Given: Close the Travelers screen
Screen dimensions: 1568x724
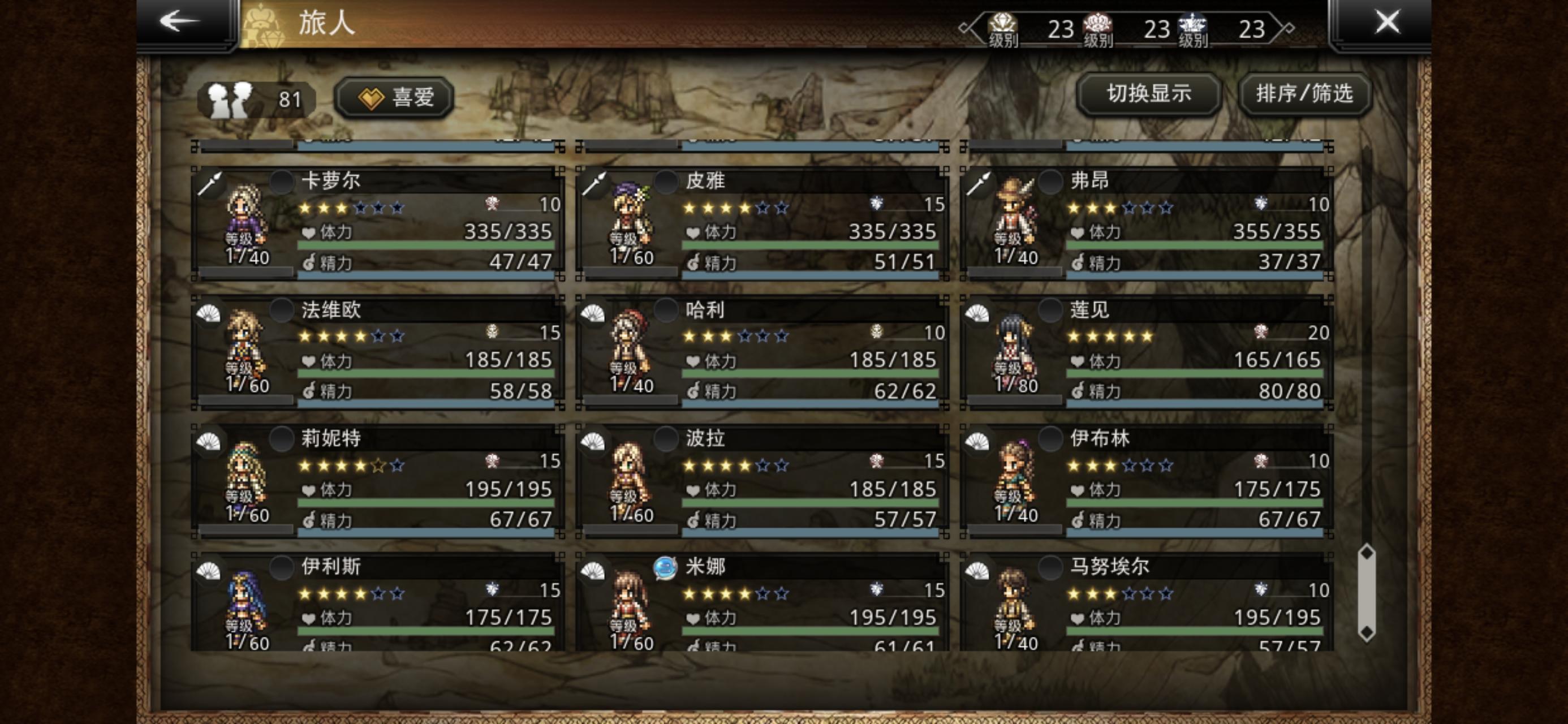Looking at the screenshot, I should point(1387,22).
